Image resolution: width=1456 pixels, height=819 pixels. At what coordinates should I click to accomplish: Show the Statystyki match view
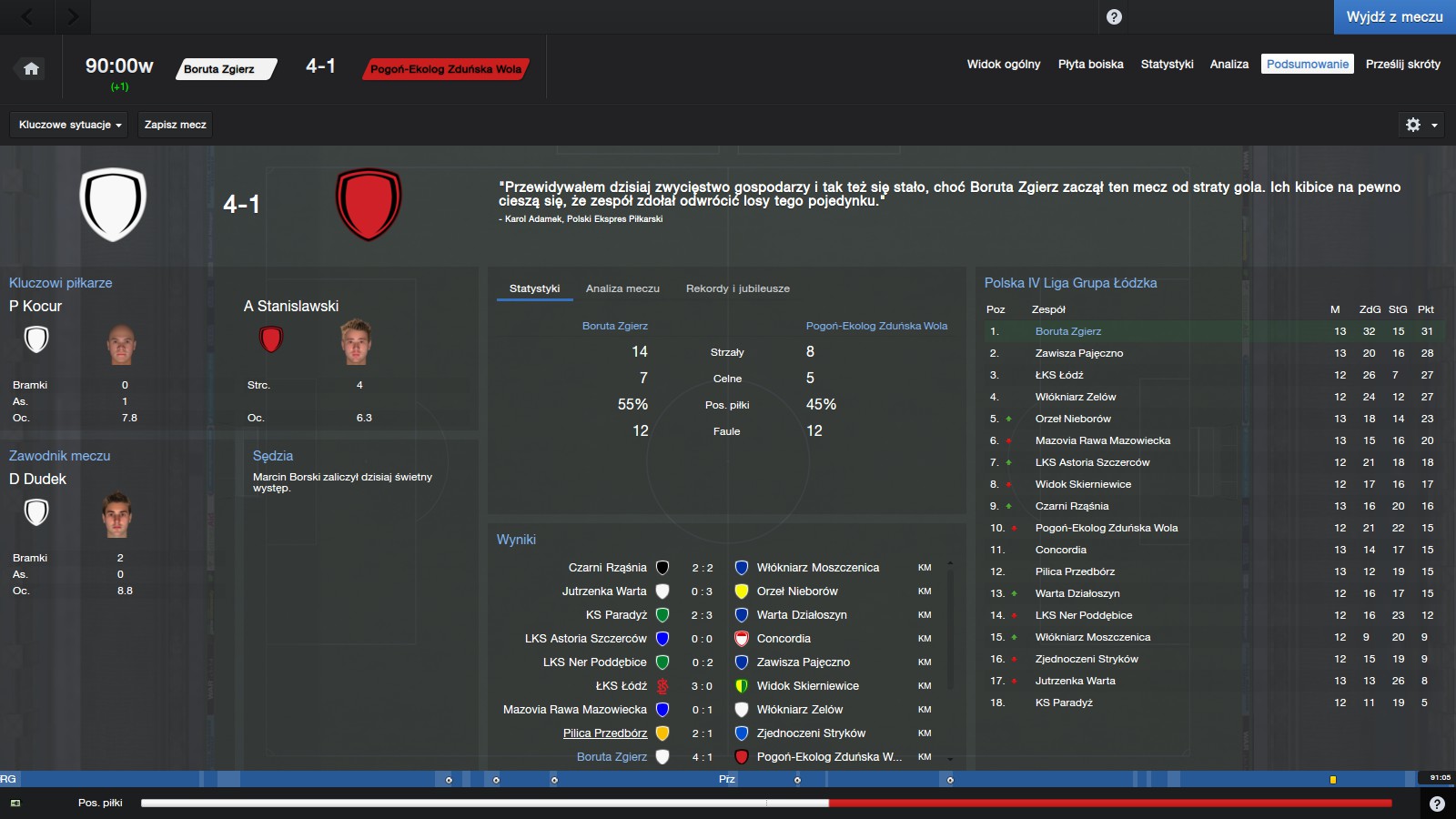click(x=1167, y=65)
